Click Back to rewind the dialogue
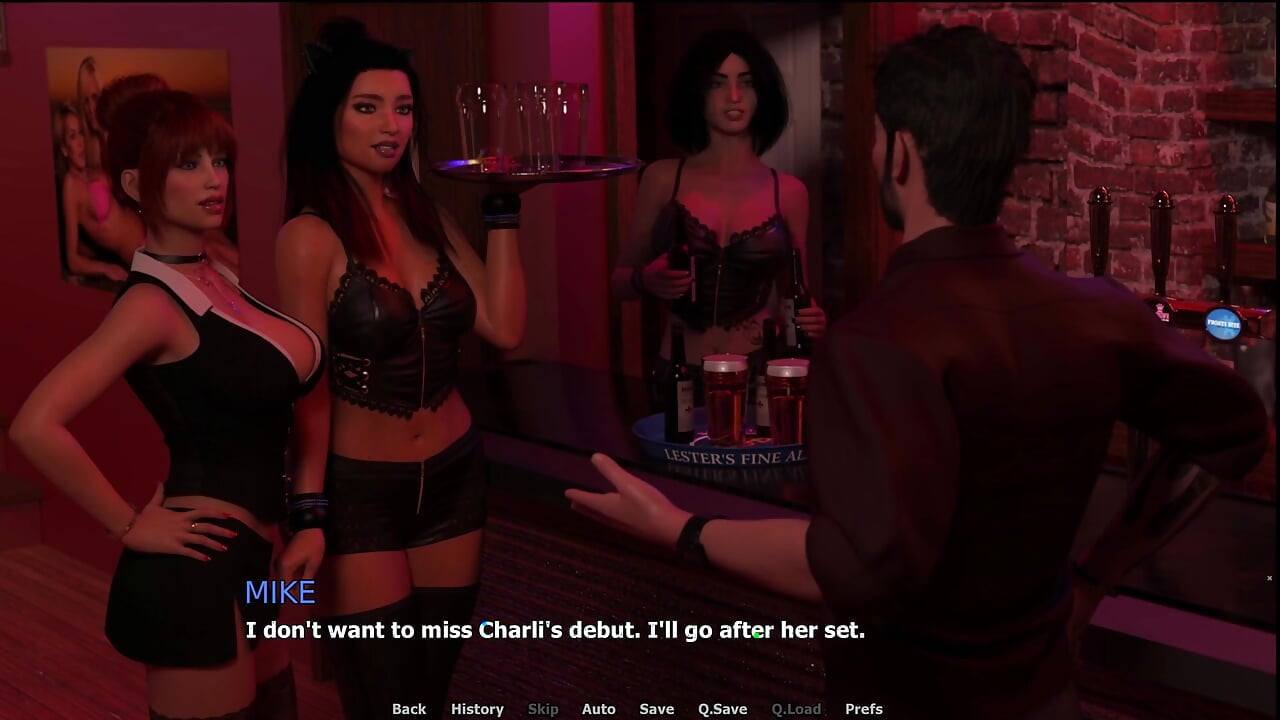 [408, 708]
